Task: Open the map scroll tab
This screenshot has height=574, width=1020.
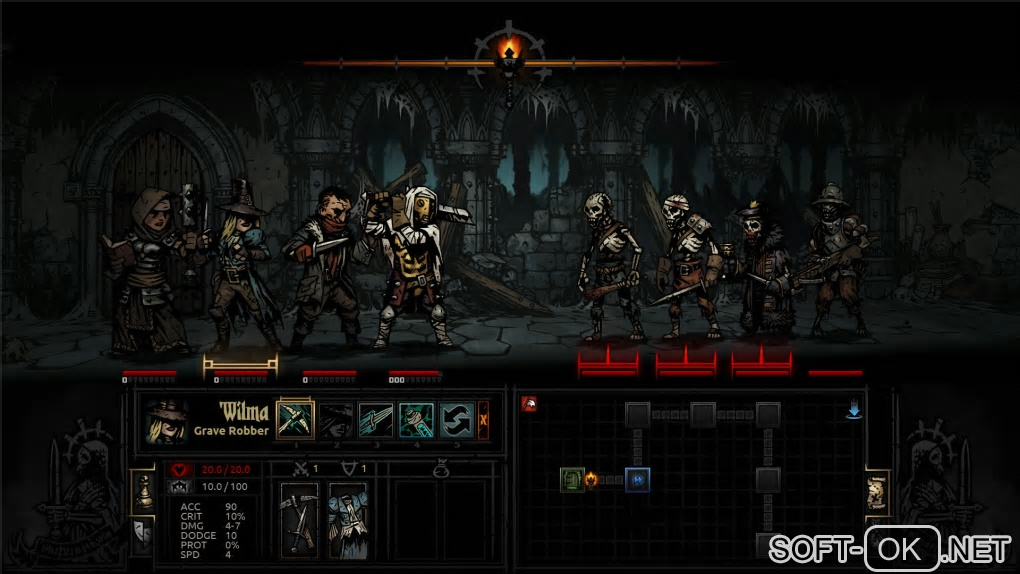Action: click(877, 494)
